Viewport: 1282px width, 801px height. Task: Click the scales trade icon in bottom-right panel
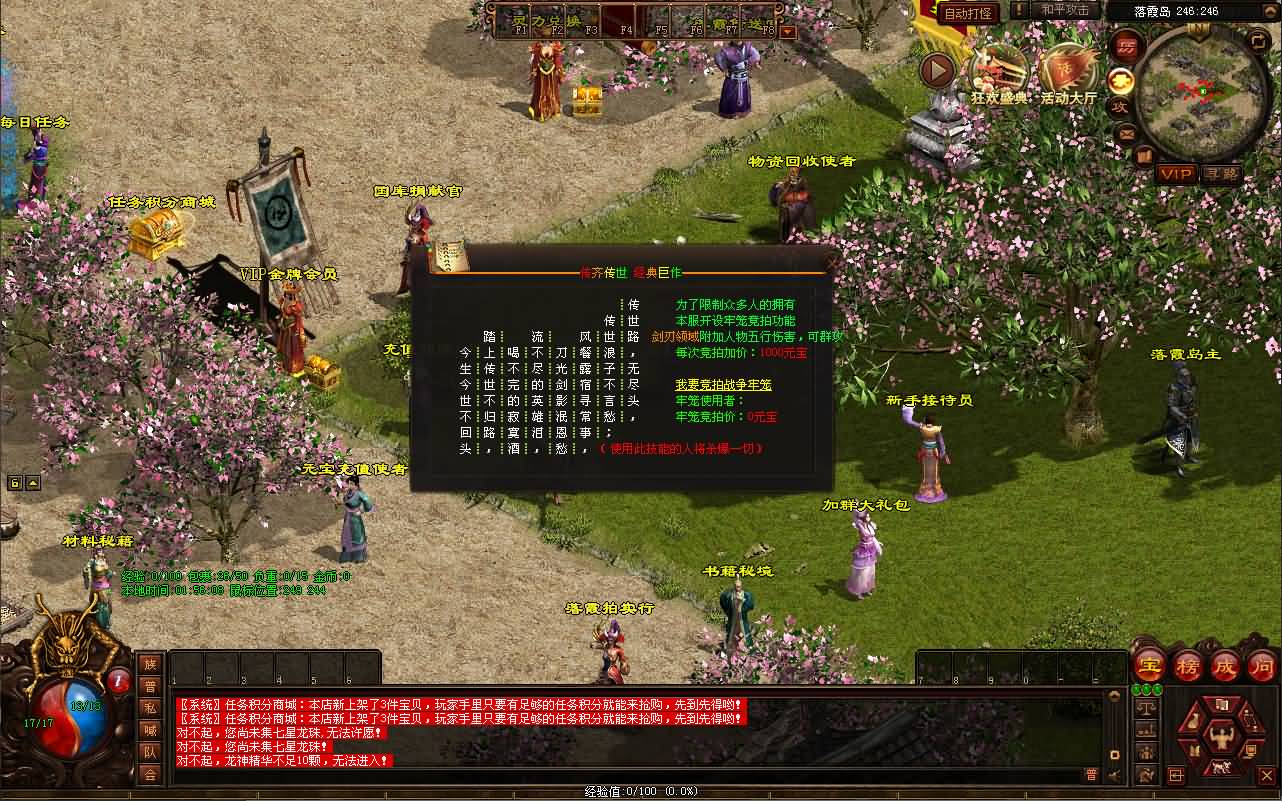(1147, 705)
